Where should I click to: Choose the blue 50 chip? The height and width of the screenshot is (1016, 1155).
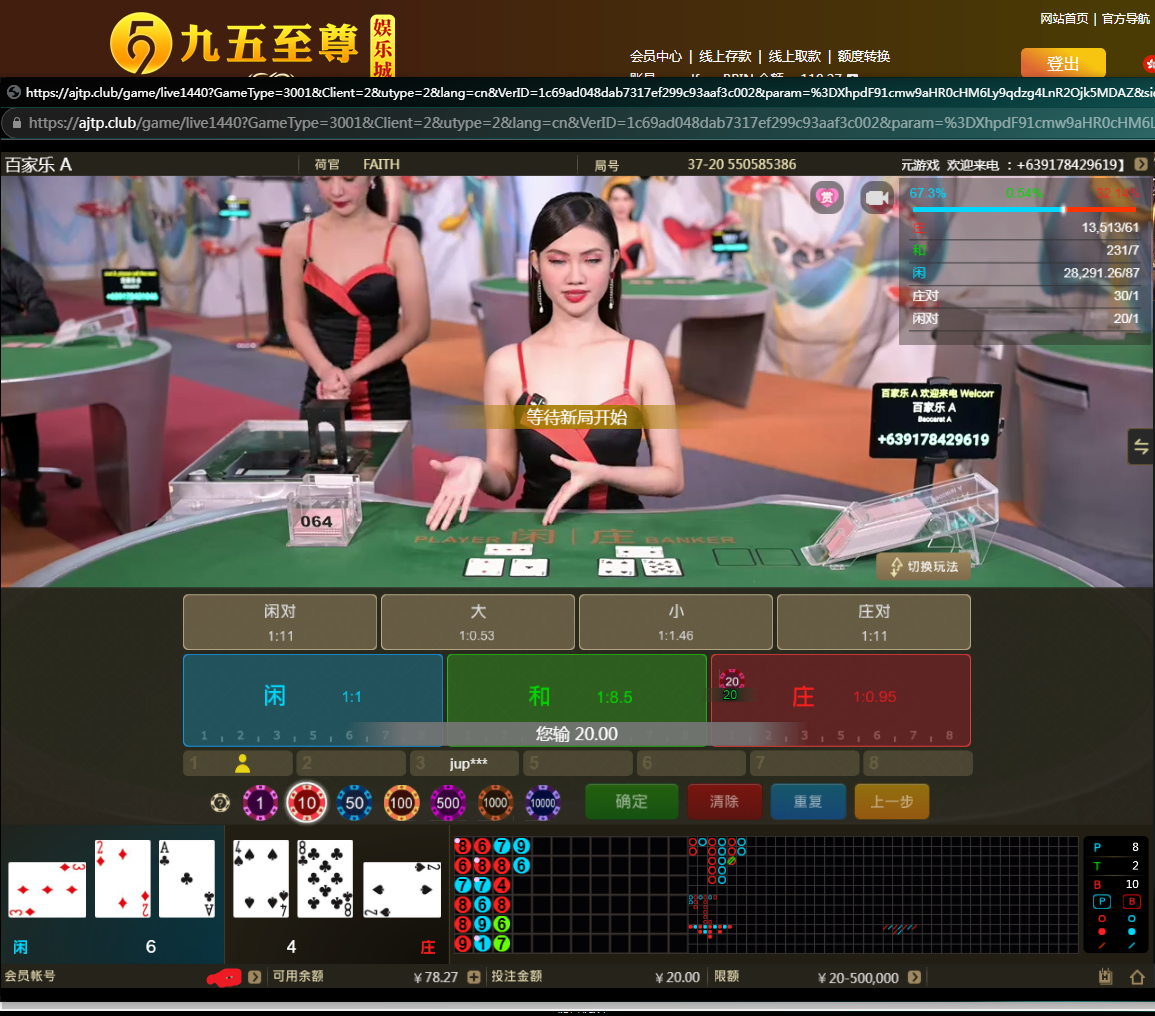pyautogui.click(x=354, y=802)
